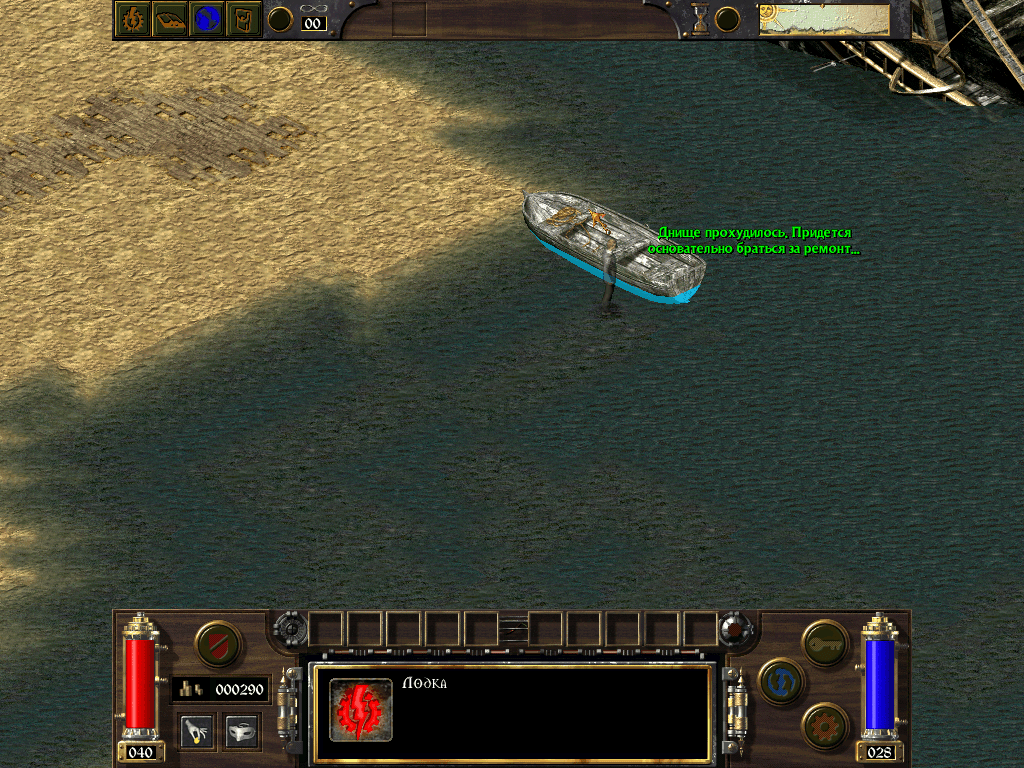Click the gold key round button
Image resolution: width=1024 pixels, height=768 pixels.
click(826, 643)
